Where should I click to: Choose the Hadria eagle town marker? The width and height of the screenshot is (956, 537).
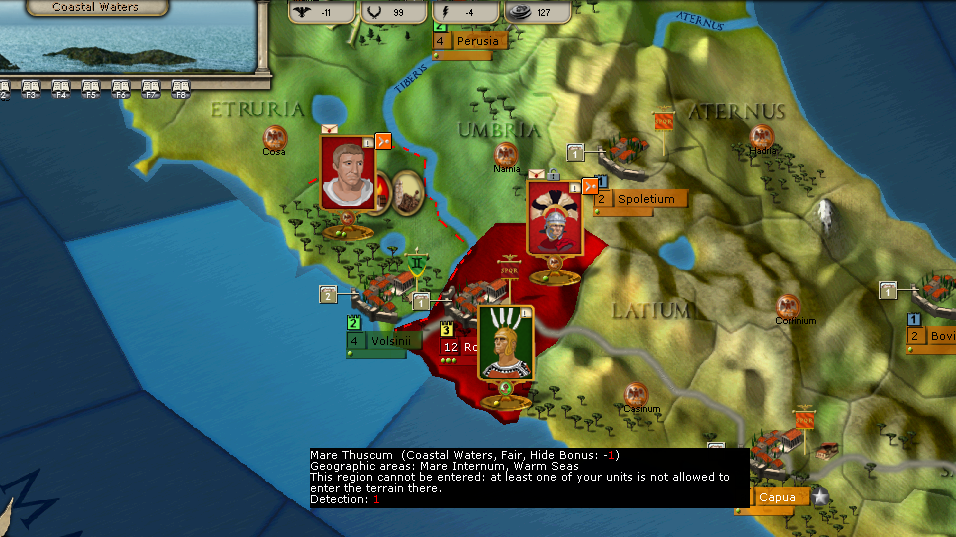click(x=762, y=137)
